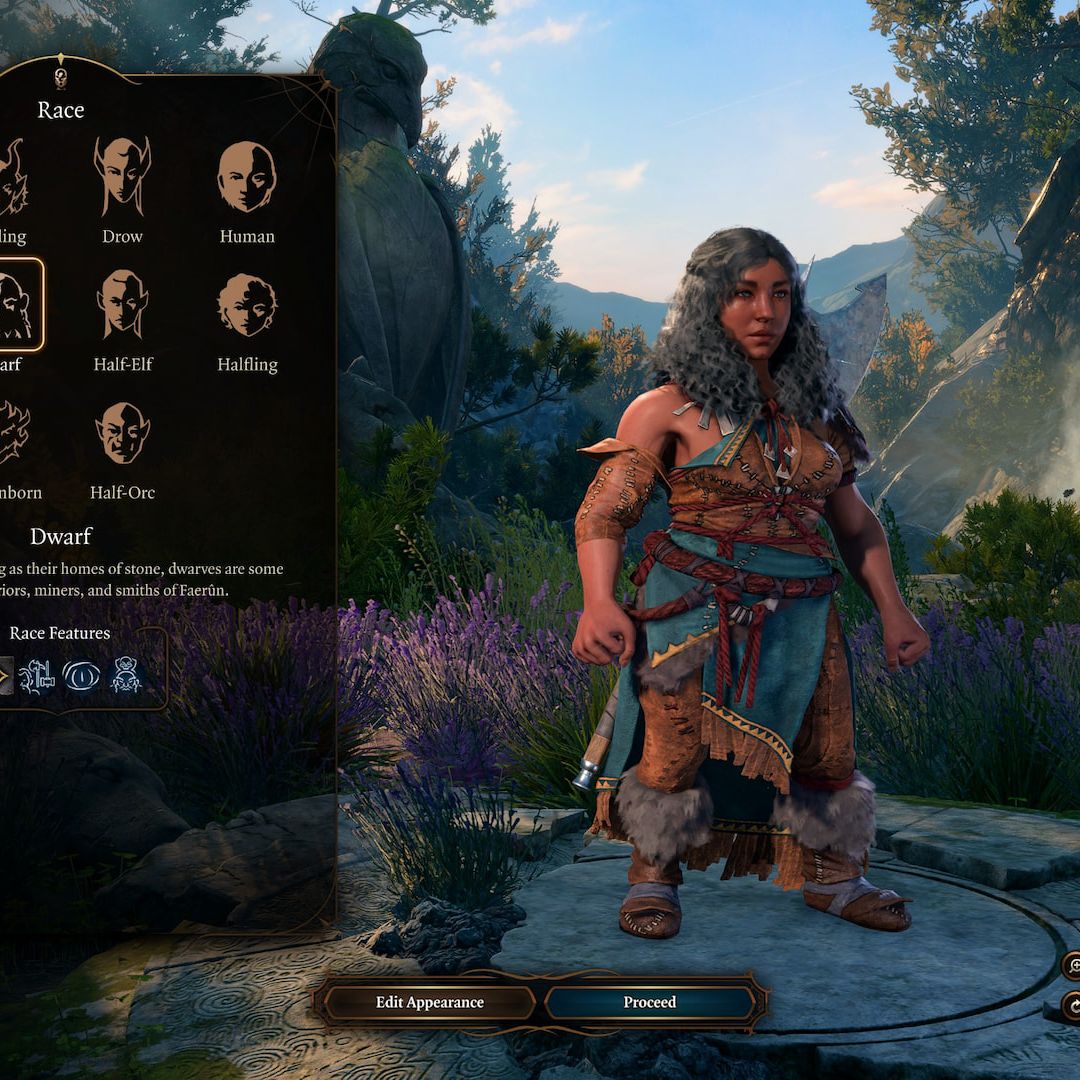View the eye-shaped Darkvision race feature

81,676
